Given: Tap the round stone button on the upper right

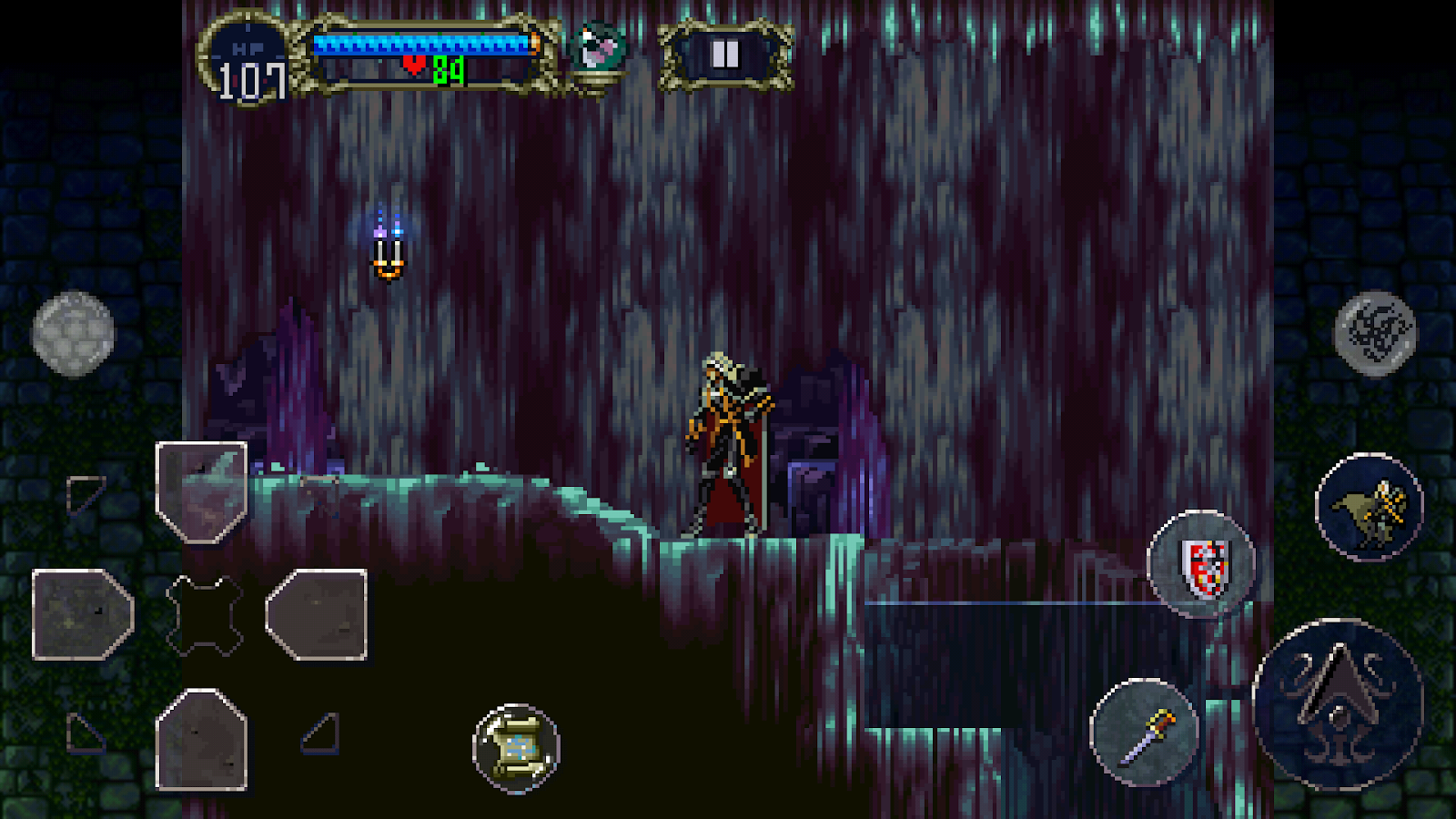Looking at the screenshot, I should click(x=1373, y=335).
